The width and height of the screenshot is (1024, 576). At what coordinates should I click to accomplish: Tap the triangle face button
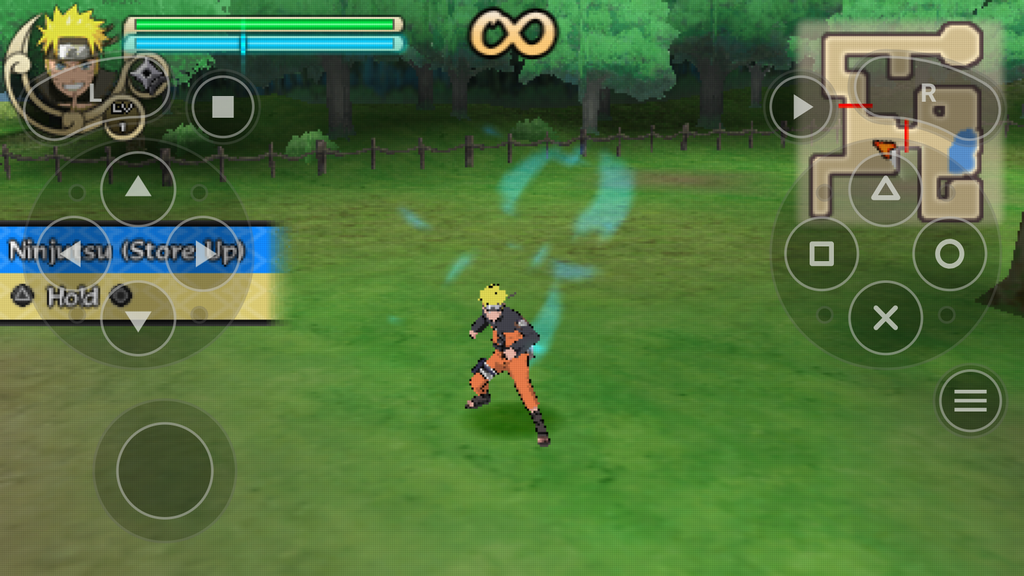[885, 190]
